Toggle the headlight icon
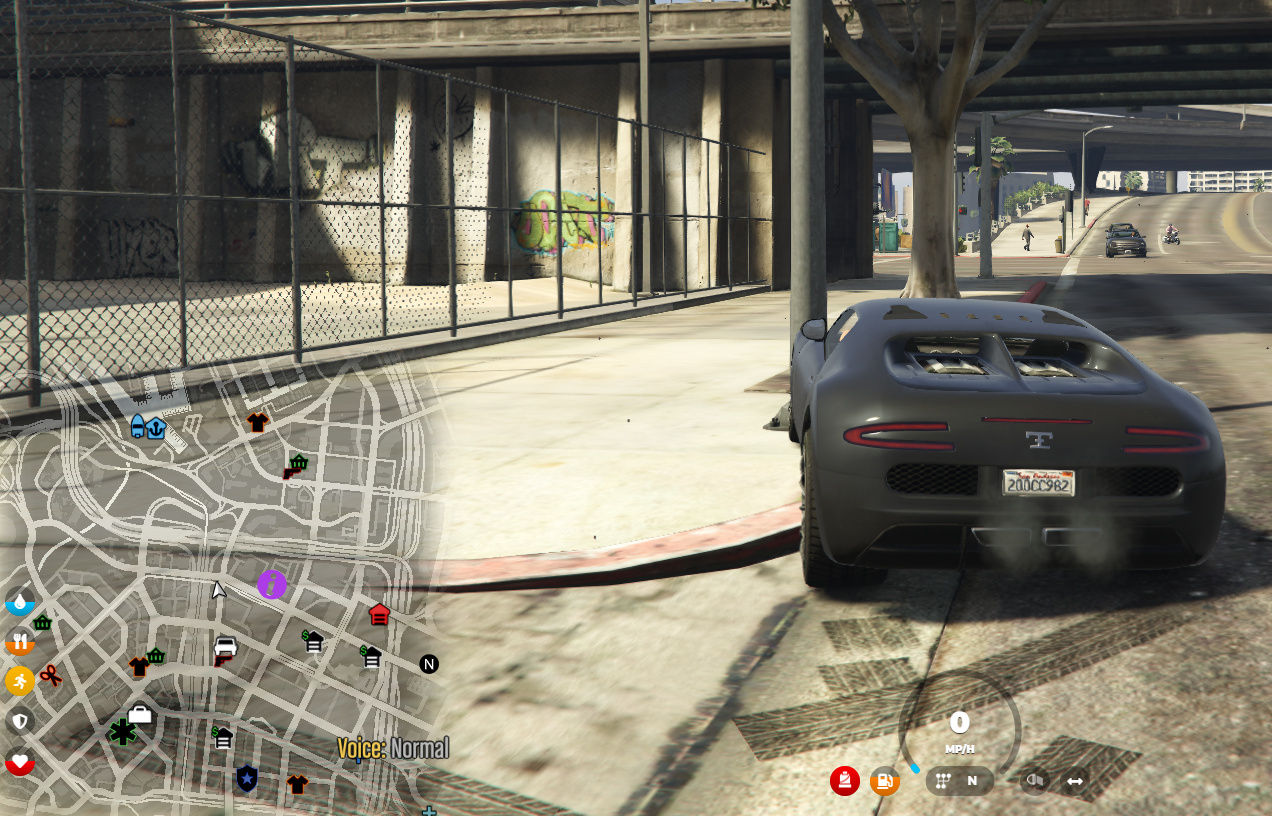Screen dimensions: 1272x816 [1034, 781]
